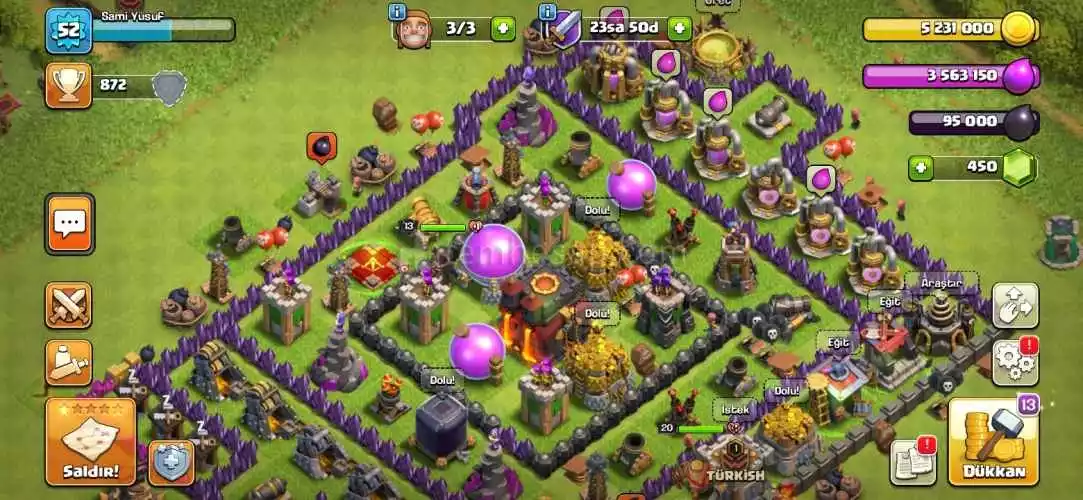The width and height of the screenshot is (1083, 500).
Task: Open the settings gears button
Action: [1015, 360]
